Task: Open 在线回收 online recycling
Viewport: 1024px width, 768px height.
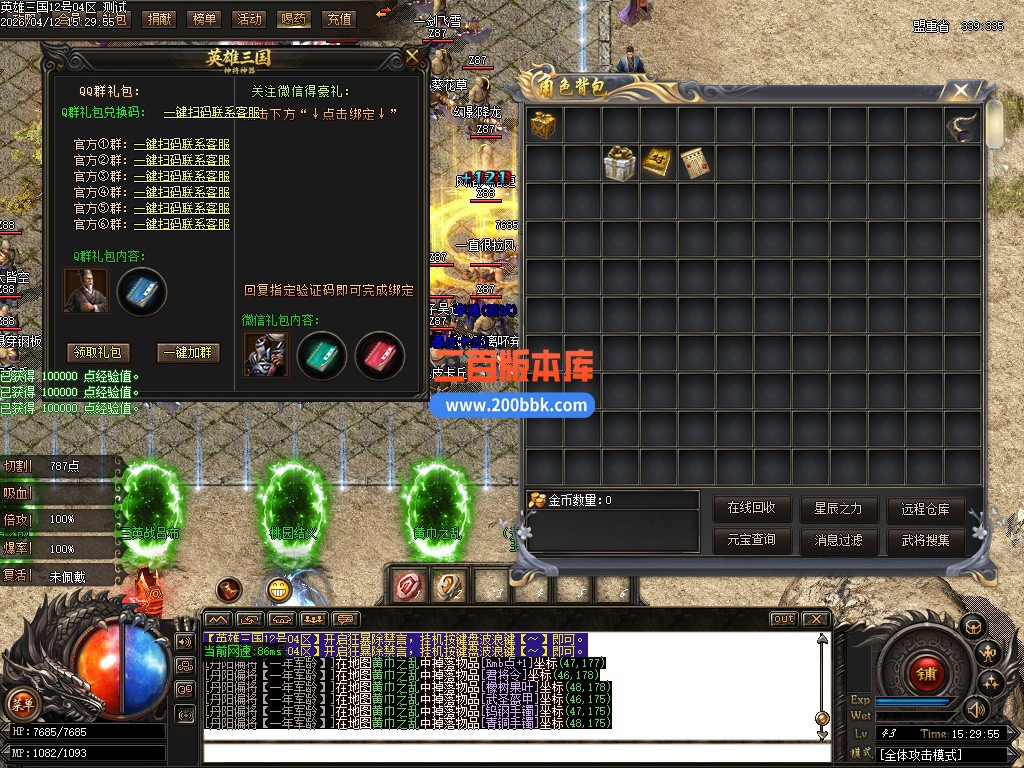Action: coord(751,508)
